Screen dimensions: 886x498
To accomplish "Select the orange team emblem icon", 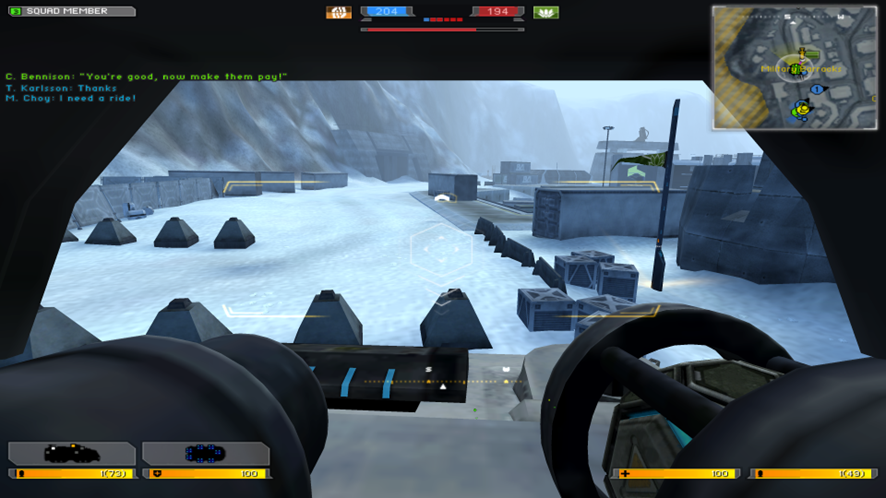I will pyautogui.click(x=338, y=13).
